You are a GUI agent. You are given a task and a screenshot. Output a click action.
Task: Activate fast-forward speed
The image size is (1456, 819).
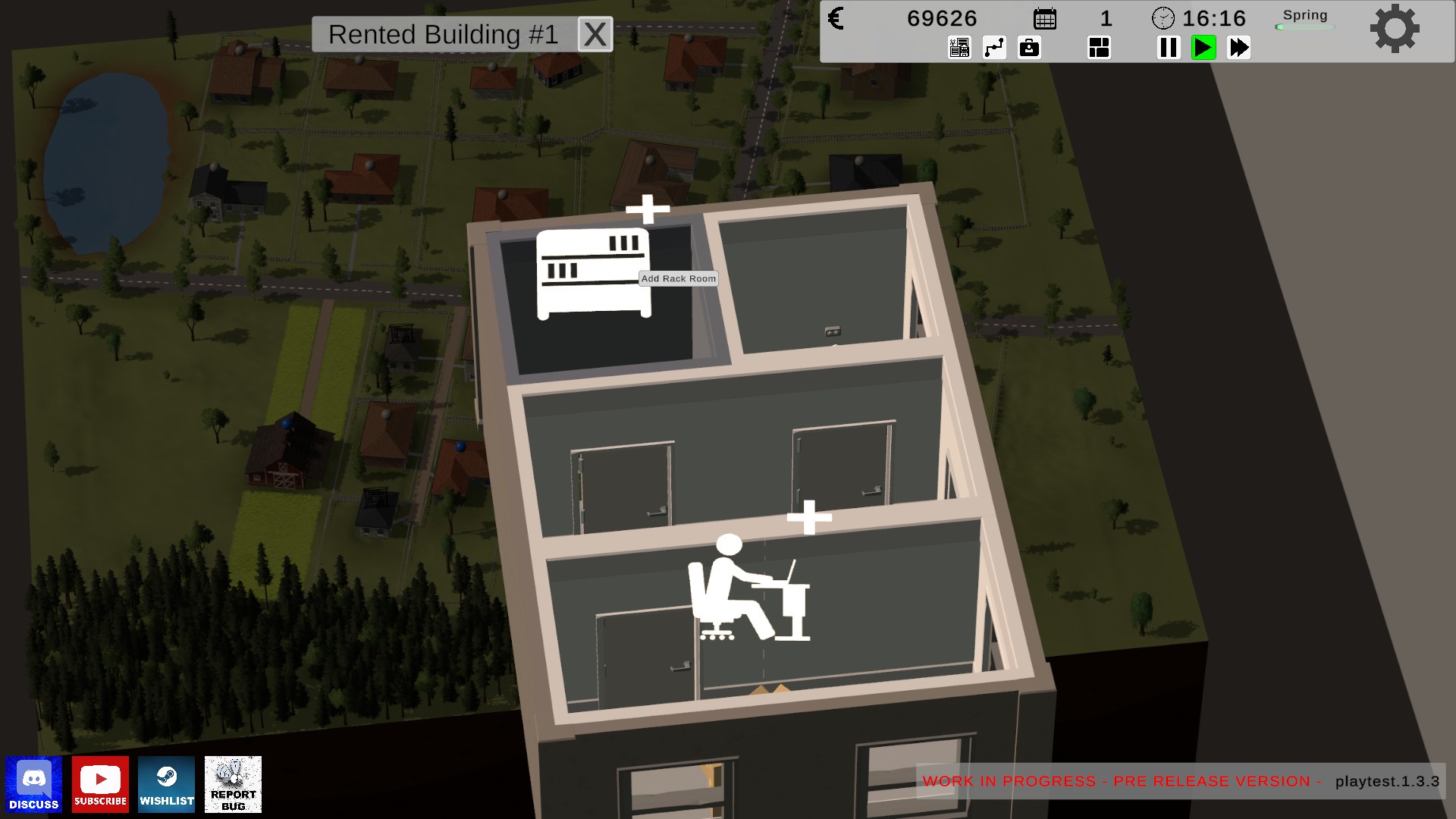coord(1238,48)
